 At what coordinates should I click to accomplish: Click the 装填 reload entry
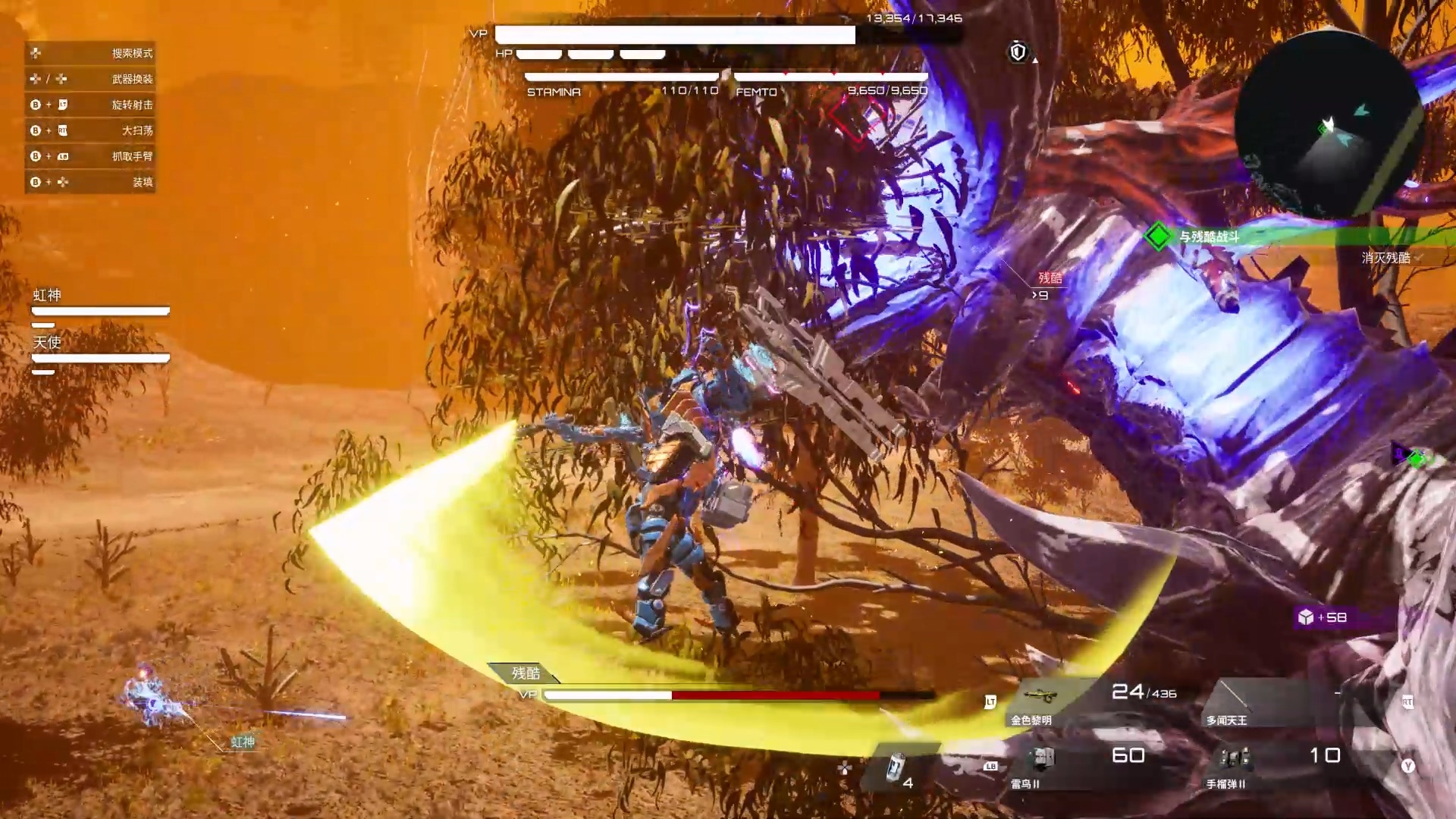tap(90, 182)
